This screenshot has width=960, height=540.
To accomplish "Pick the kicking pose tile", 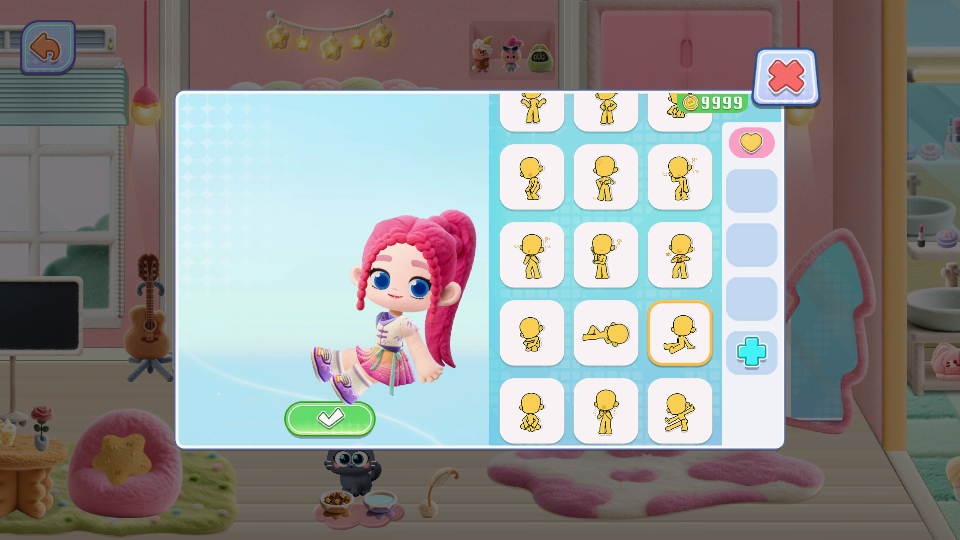I will (x=680, y=410).
